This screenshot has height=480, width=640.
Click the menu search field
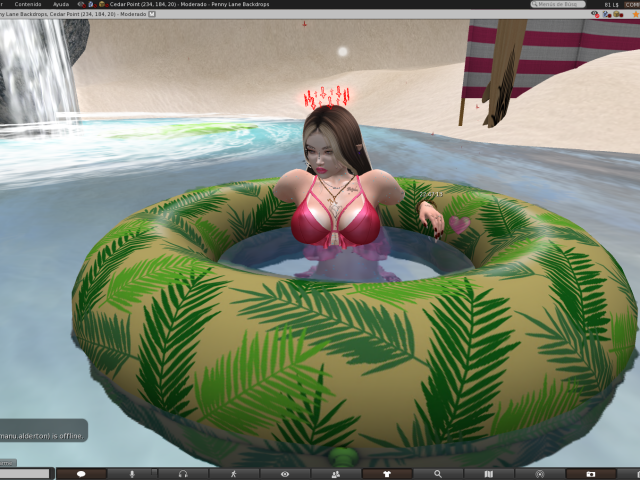point(558,4)
